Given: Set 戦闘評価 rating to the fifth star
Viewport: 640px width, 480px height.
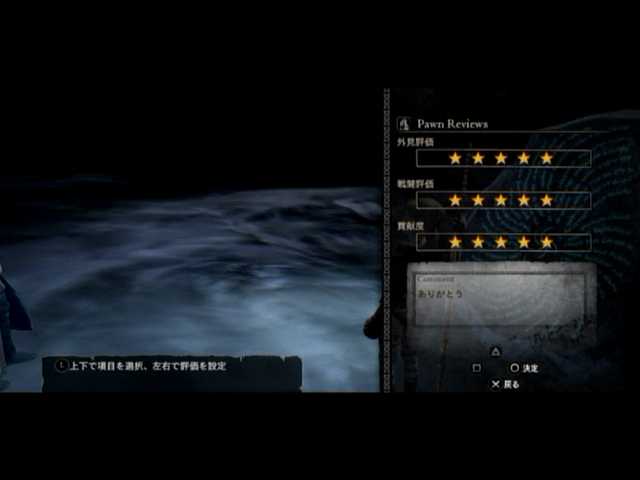Looking at the screenshot, I should click(546, 200).
